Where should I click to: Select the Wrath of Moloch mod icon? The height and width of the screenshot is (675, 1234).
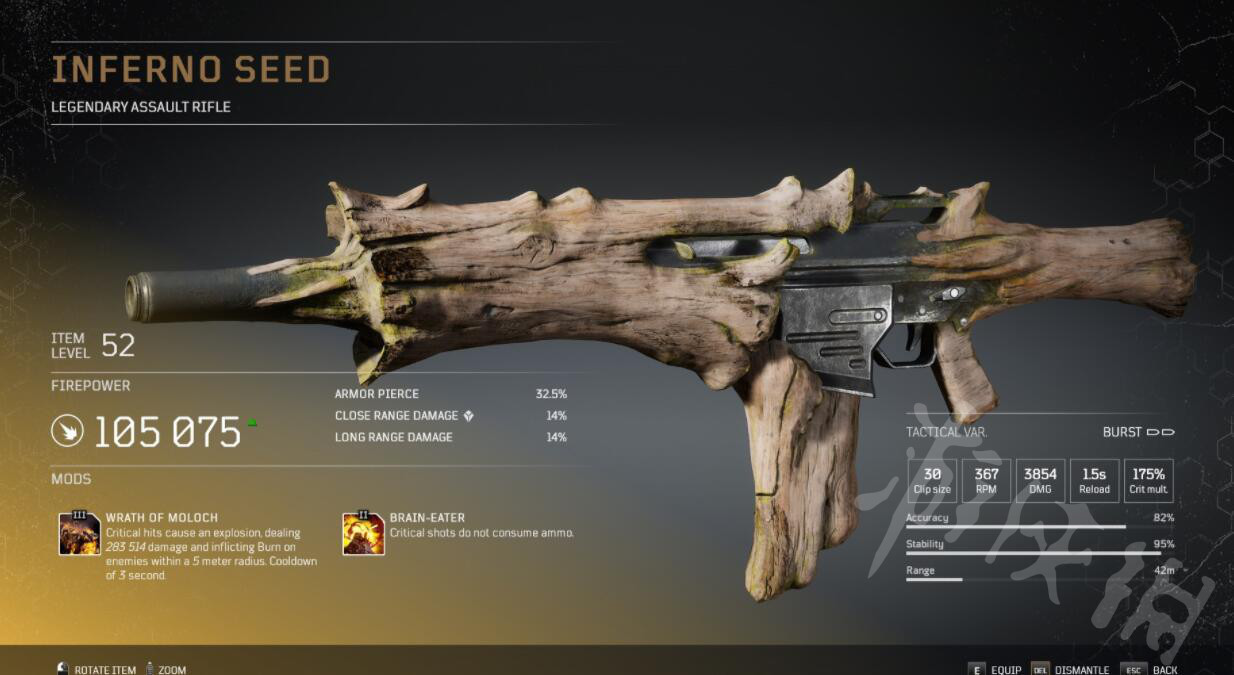(x=79, y=533)
